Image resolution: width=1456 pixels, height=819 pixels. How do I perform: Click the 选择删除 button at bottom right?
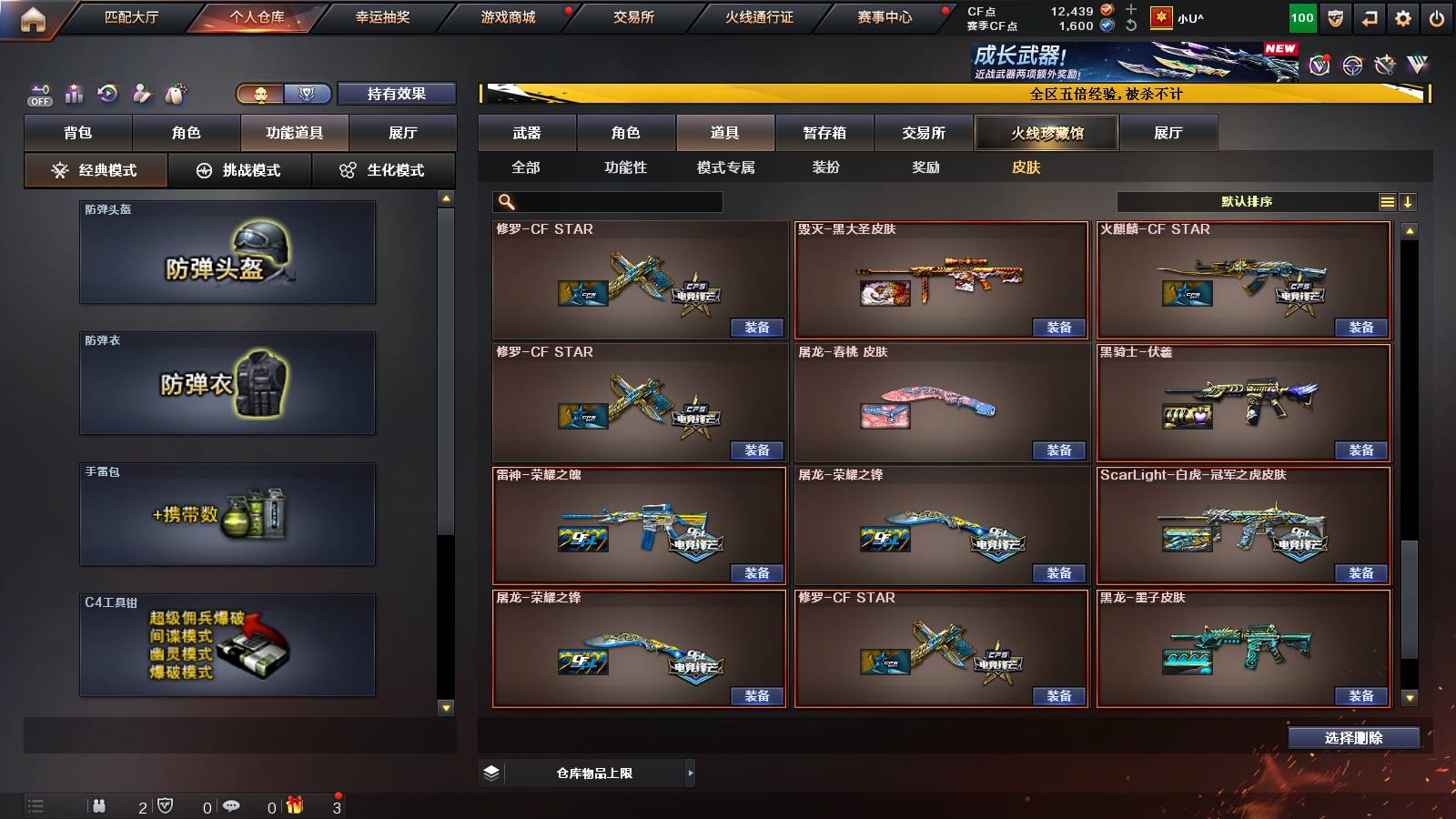click(1353, 737)
